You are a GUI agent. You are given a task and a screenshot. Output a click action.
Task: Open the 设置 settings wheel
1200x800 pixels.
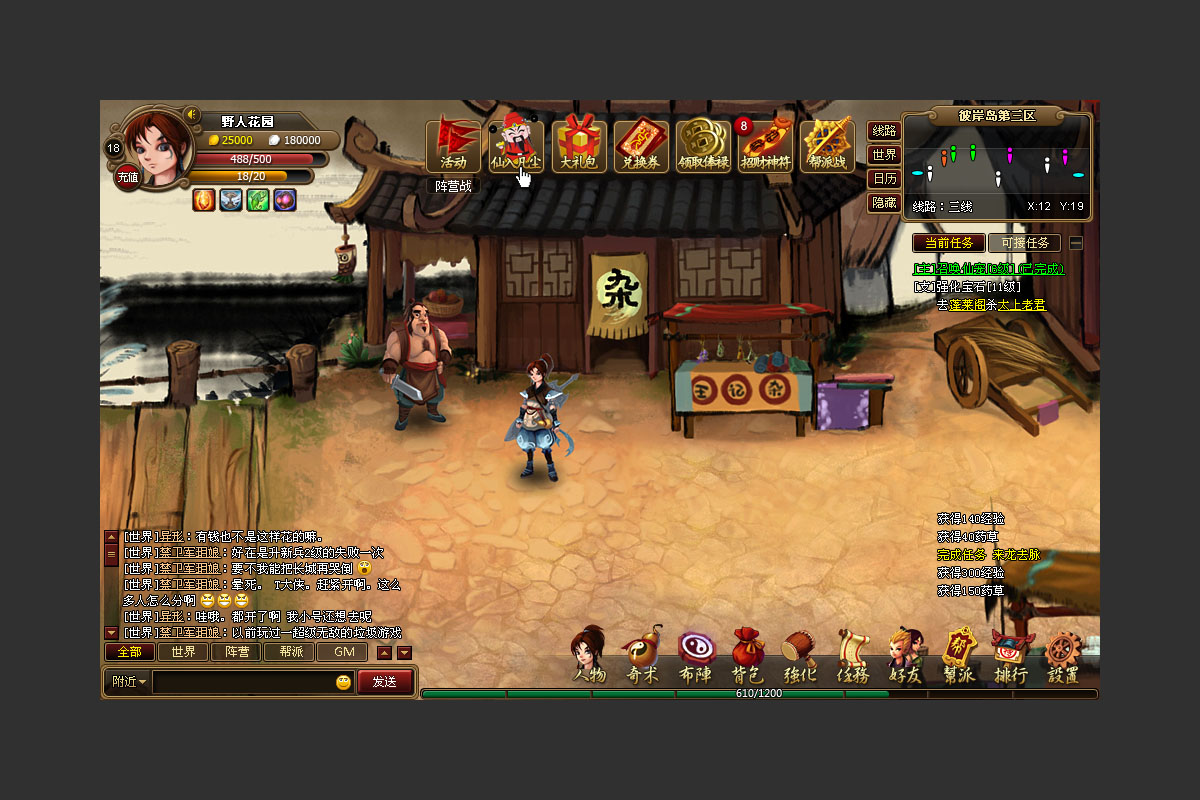(1064, 658)
